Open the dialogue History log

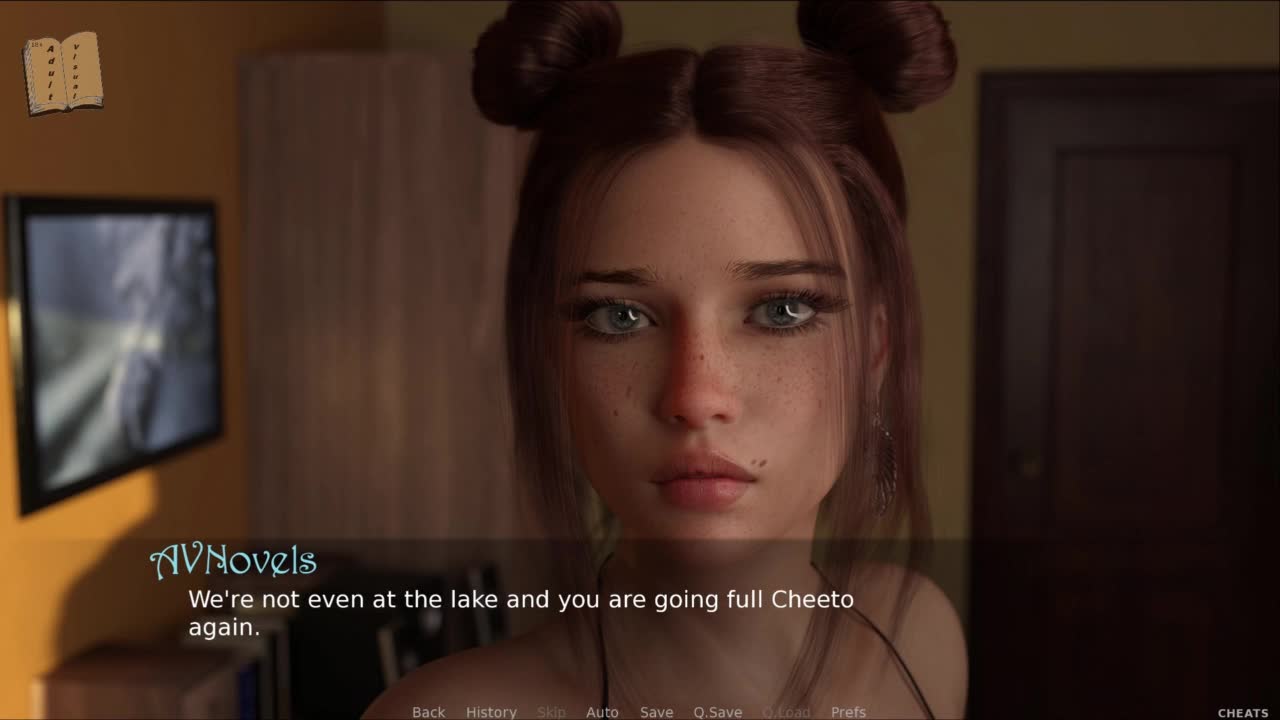(x=491, y=712)
